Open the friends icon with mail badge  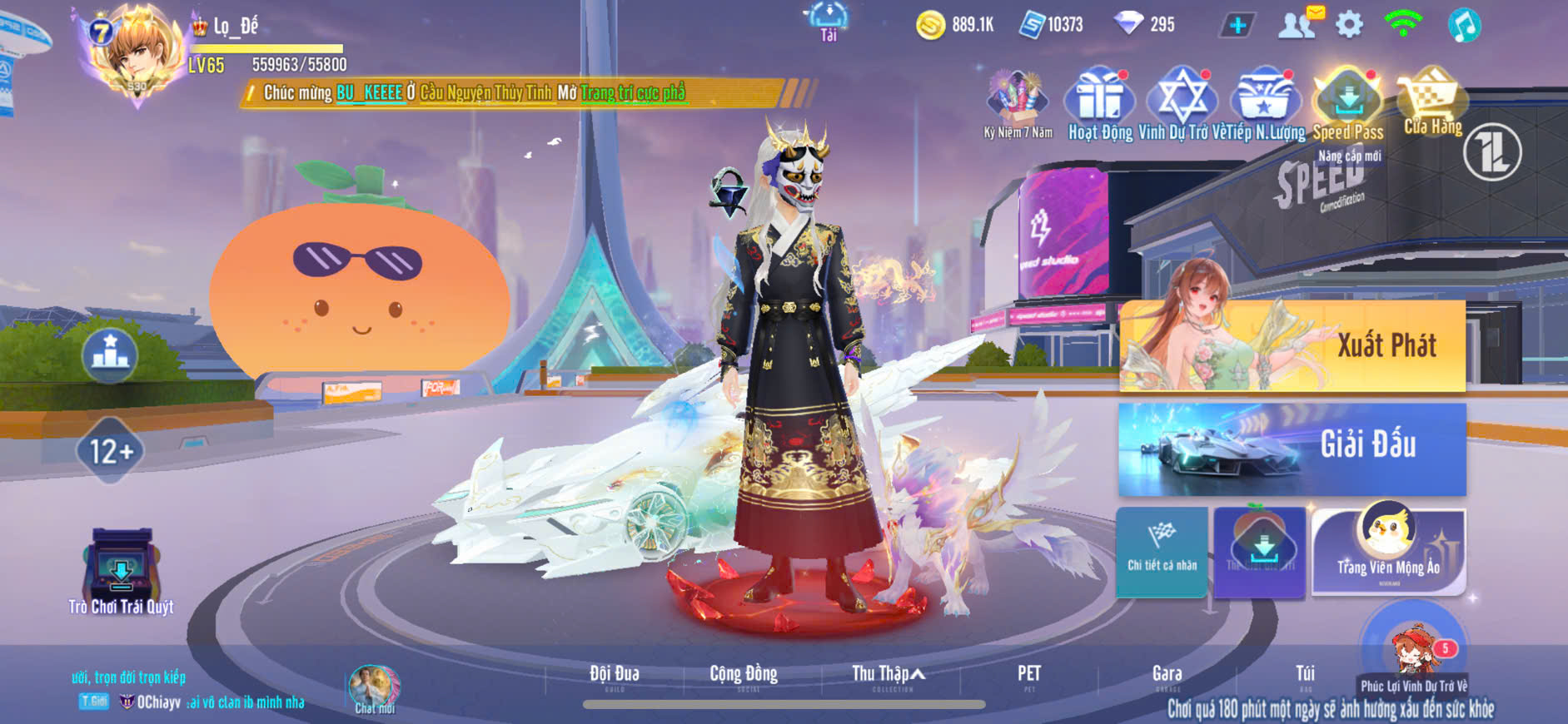coord(1297,25)
